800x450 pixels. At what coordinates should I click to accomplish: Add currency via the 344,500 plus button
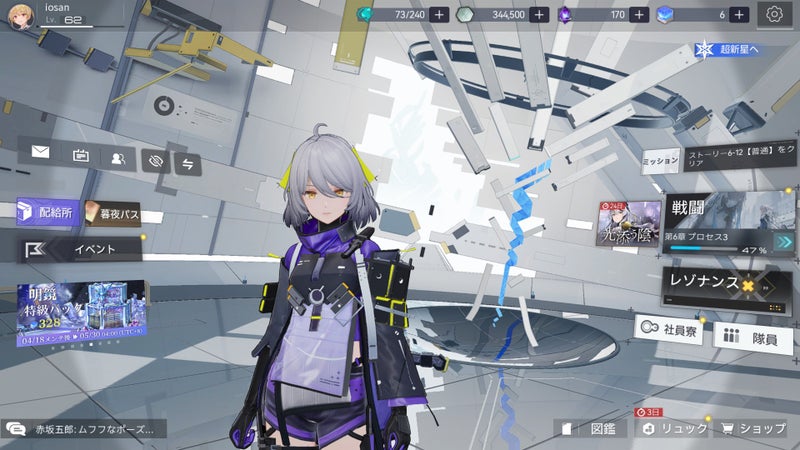[x=539, y=15]
